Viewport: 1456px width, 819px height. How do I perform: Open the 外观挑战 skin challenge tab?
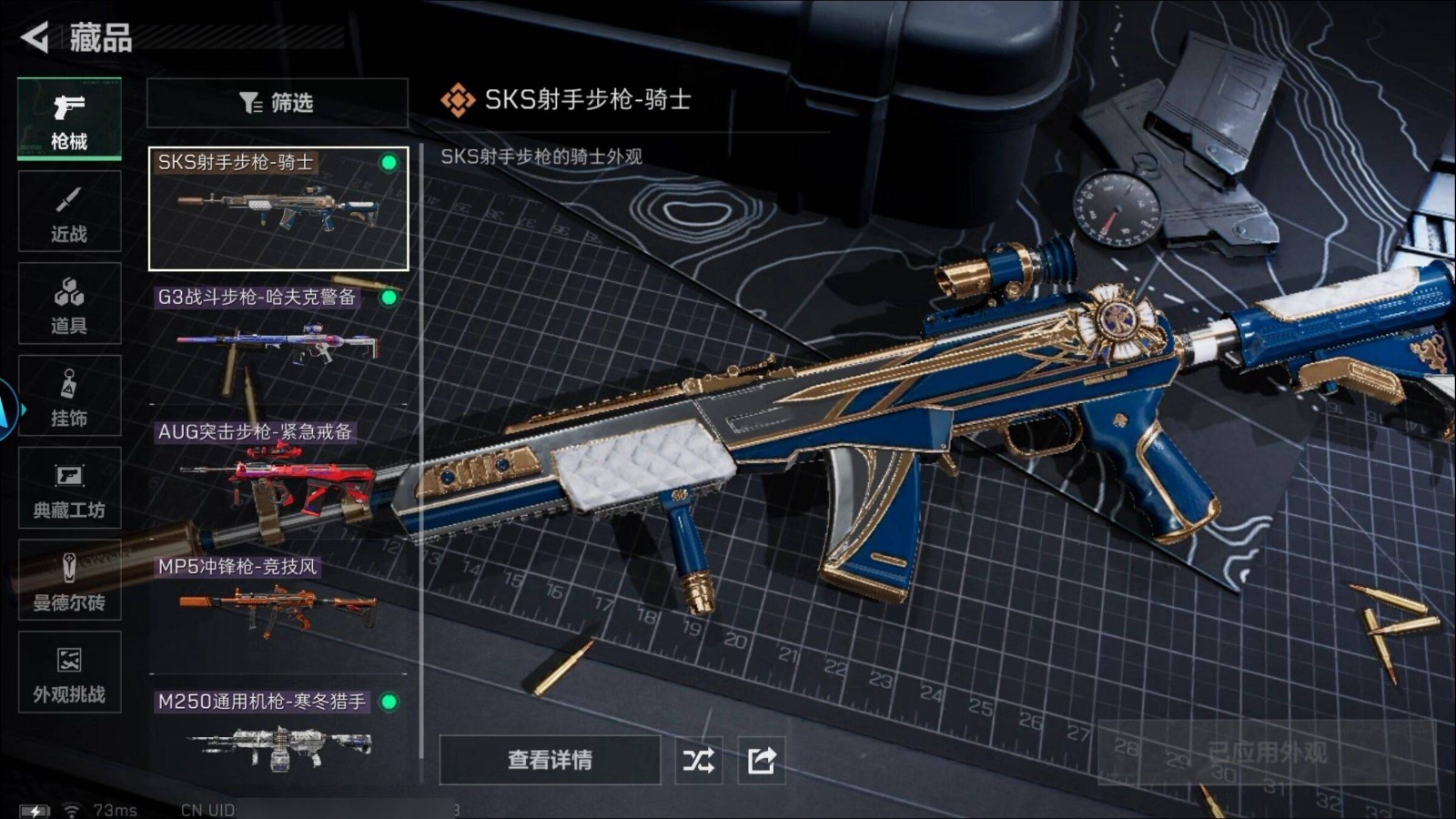pyautogui.click(x=69, y=672)
